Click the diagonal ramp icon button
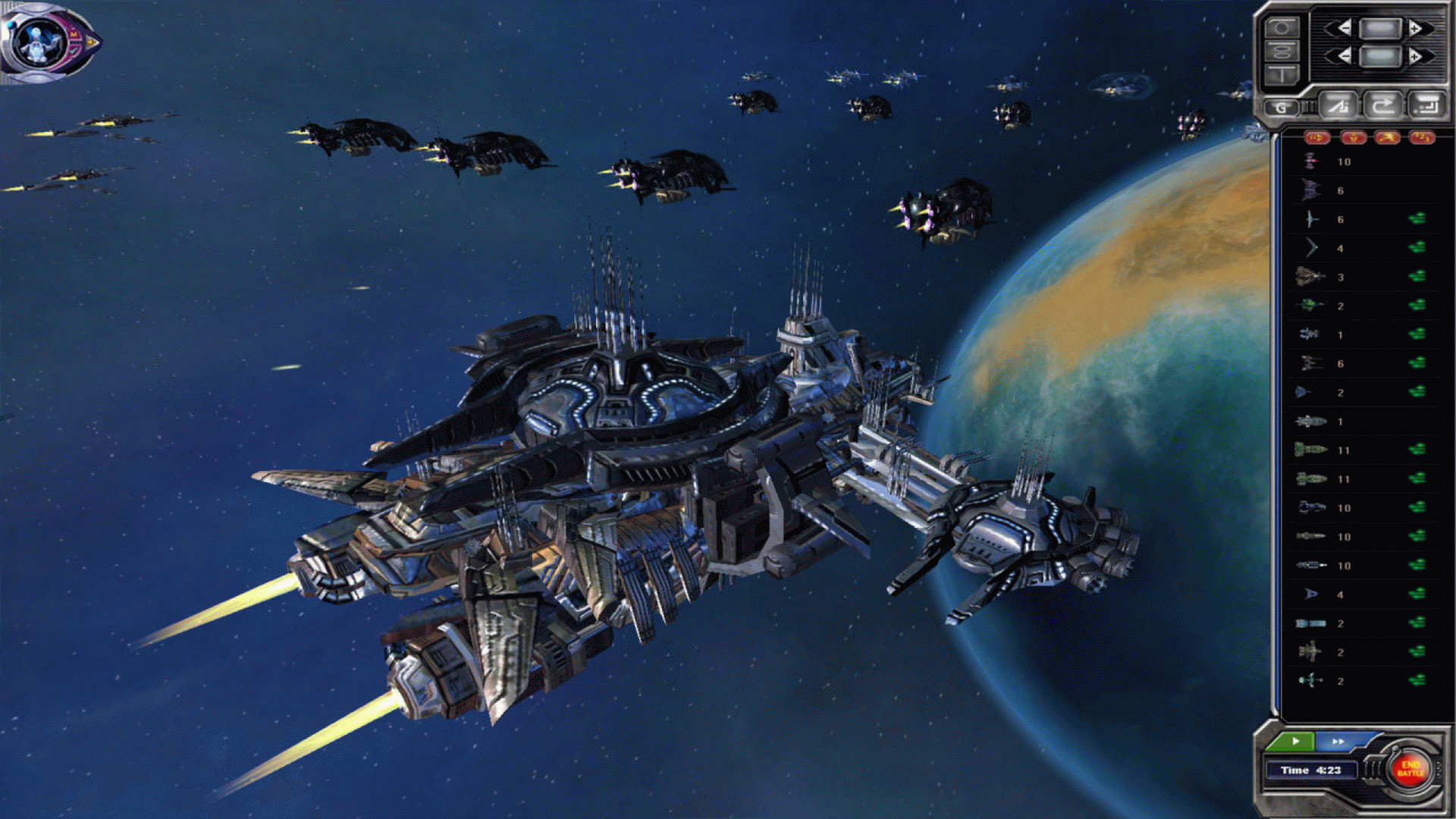This screenshot has height=819, width=1456. [1338, 105]
